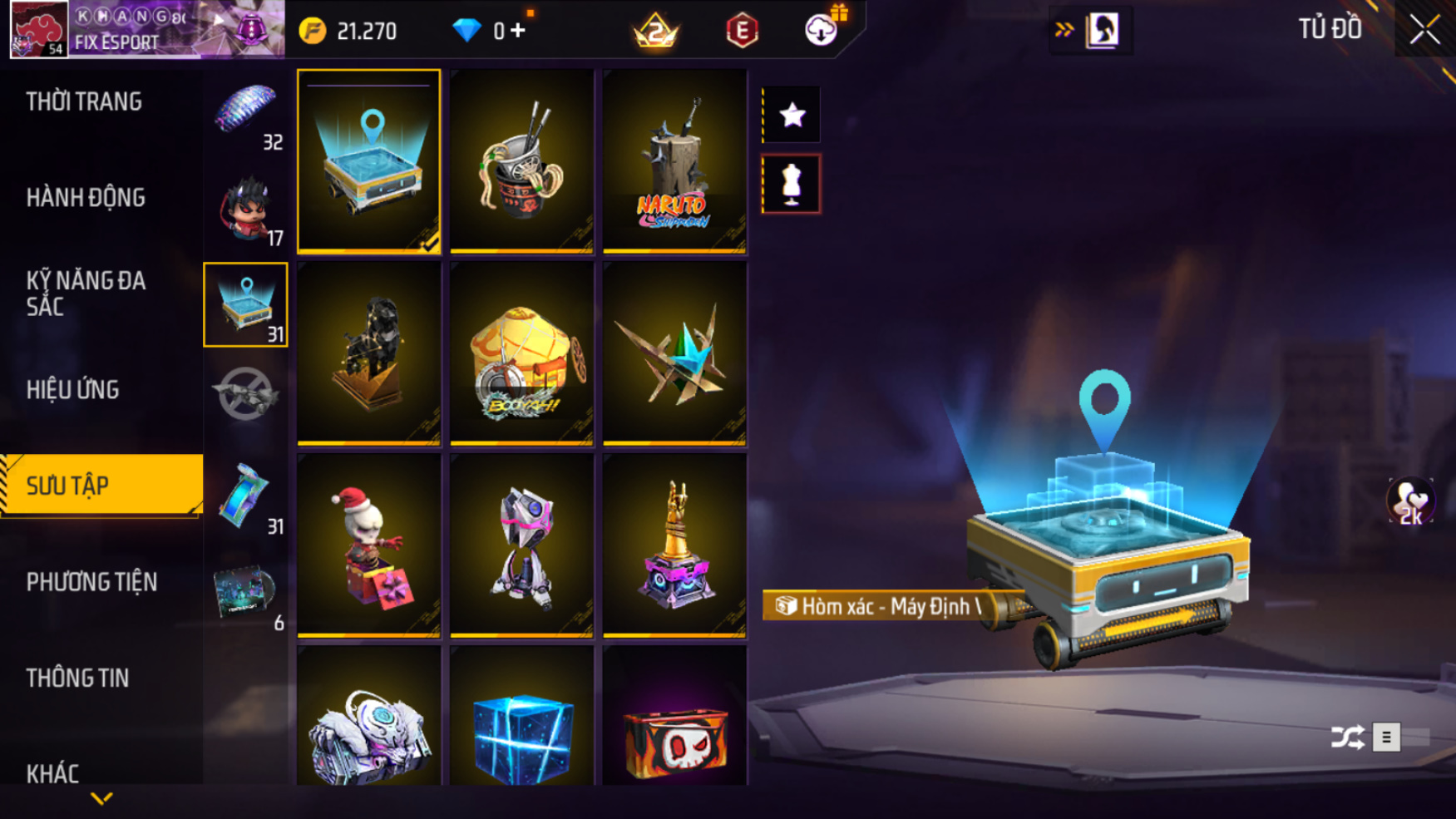Show favorites with the star filter
The height and width of the screenshot is (819, 1456).
[x=792, y=115]
